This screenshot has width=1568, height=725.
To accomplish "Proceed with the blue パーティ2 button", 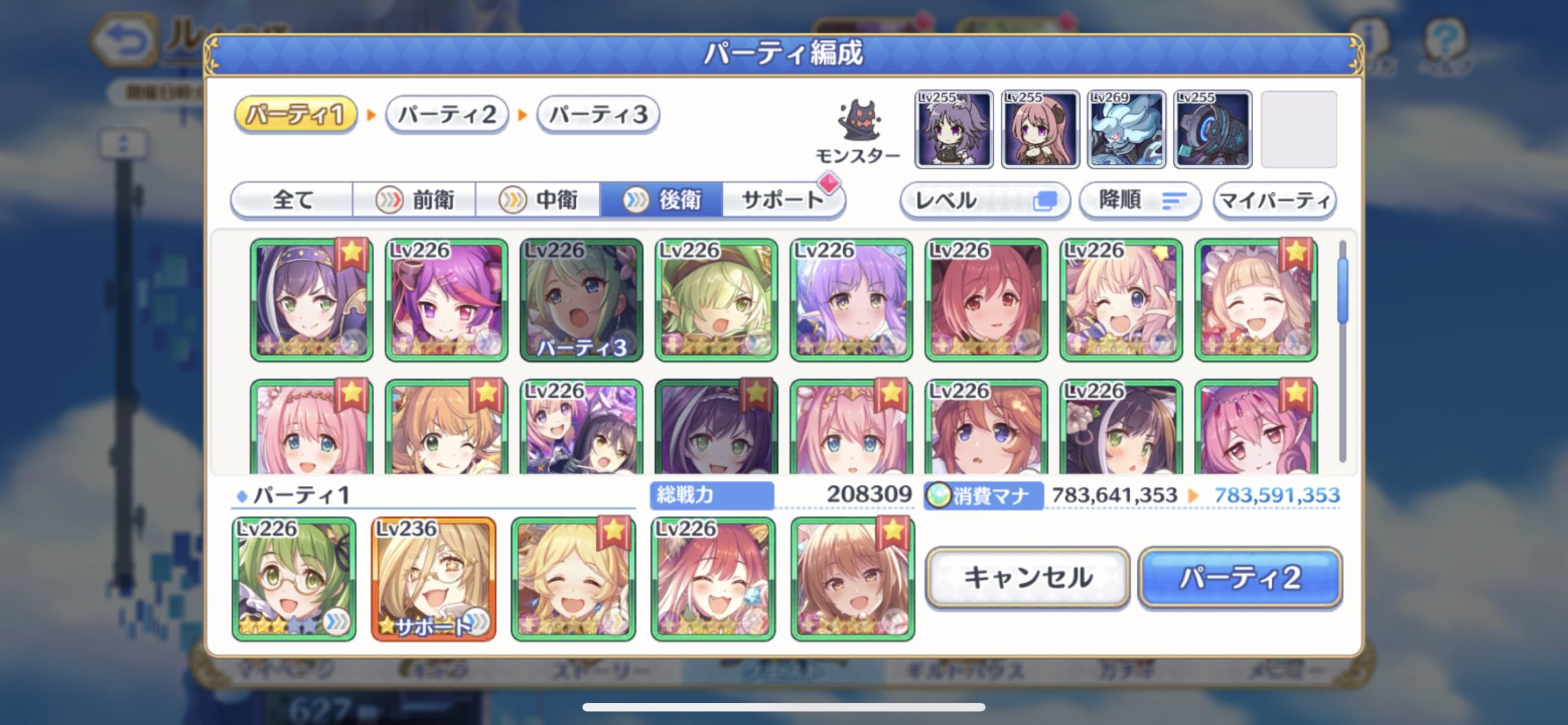I will [x=1240, y=577].
